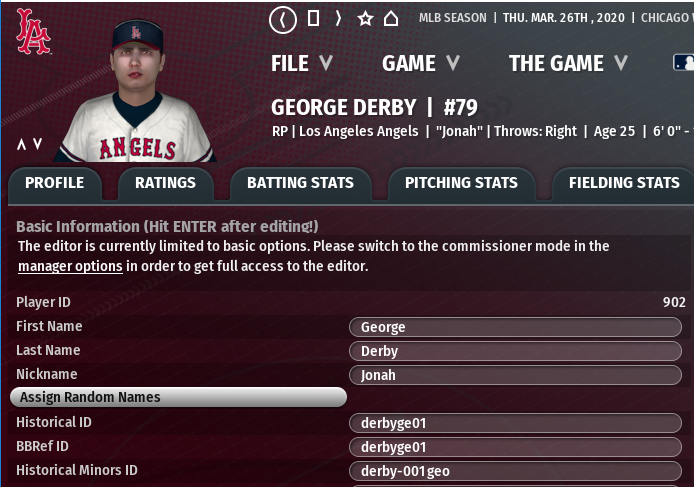
Task: Open bookmarks with the star icon
Action: point(365,18)
